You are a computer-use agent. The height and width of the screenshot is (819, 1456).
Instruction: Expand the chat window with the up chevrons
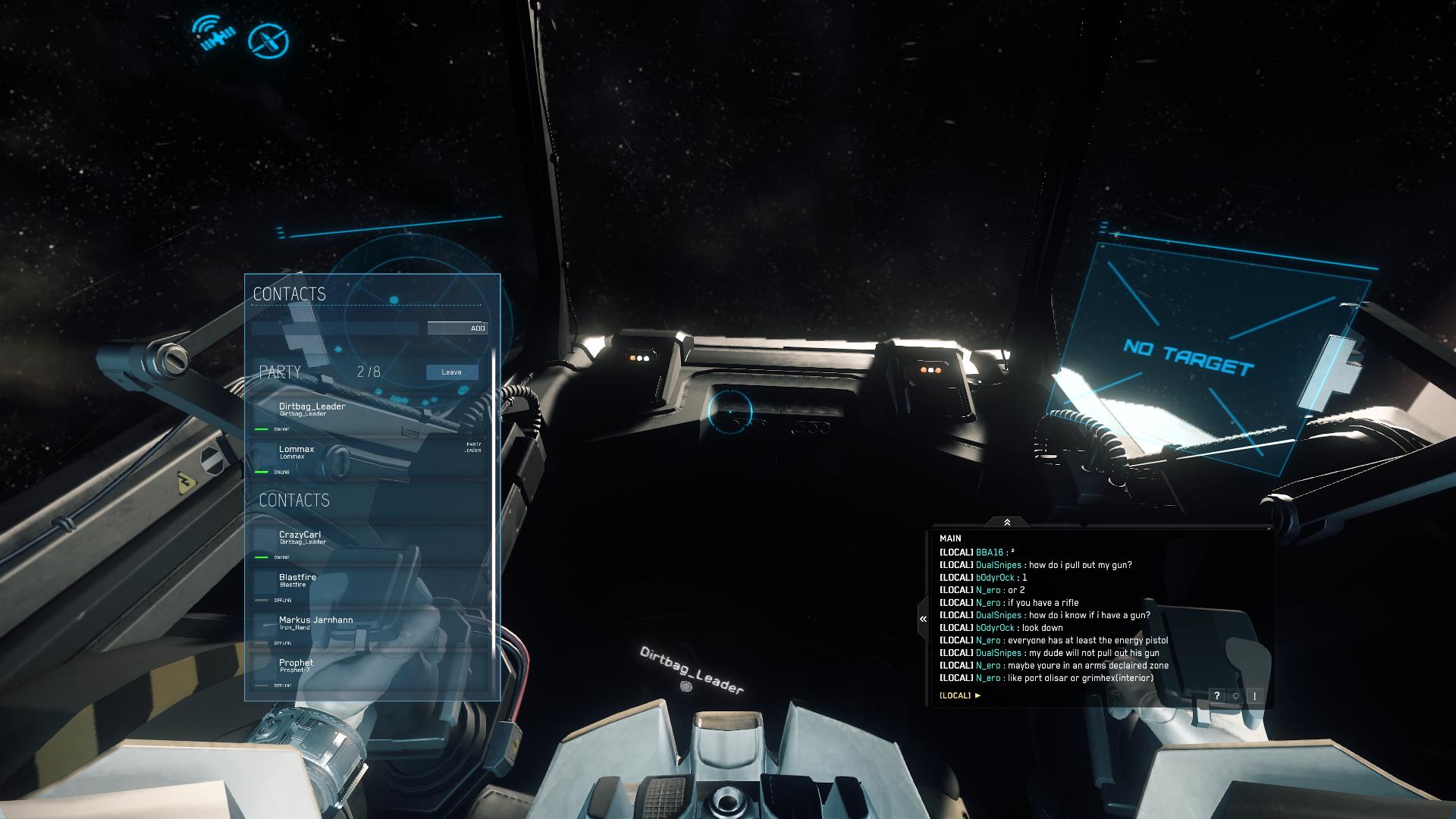(1007, 522)
